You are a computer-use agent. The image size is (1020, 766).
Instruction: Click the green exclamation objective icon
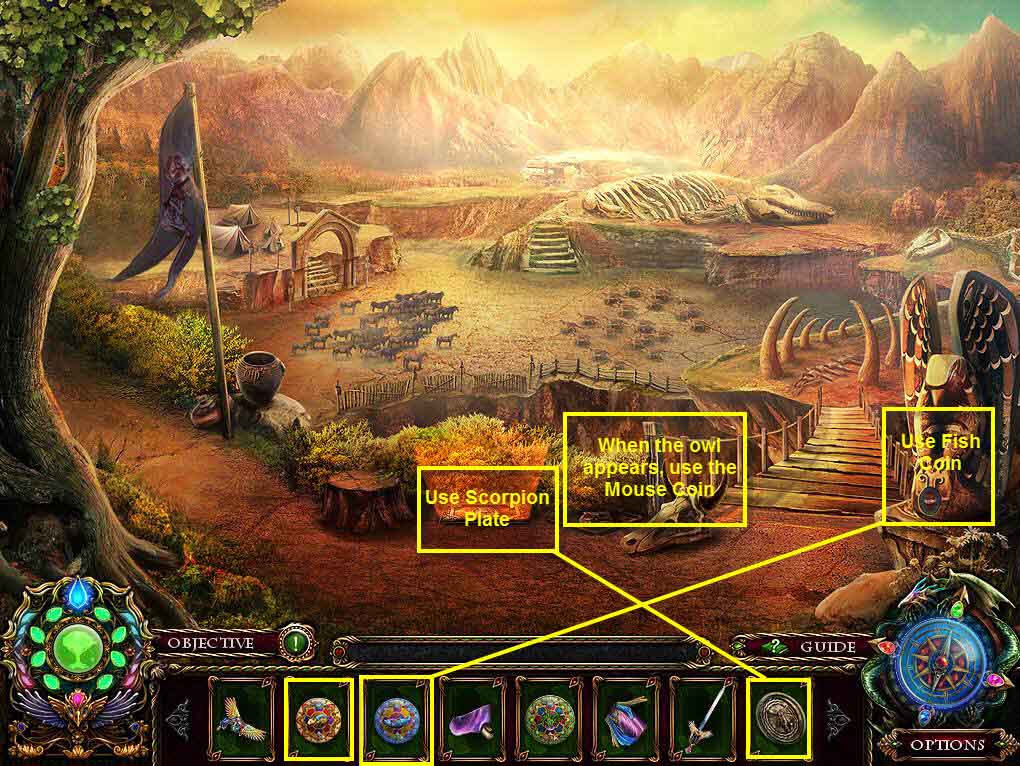click(x=295, y=643)
